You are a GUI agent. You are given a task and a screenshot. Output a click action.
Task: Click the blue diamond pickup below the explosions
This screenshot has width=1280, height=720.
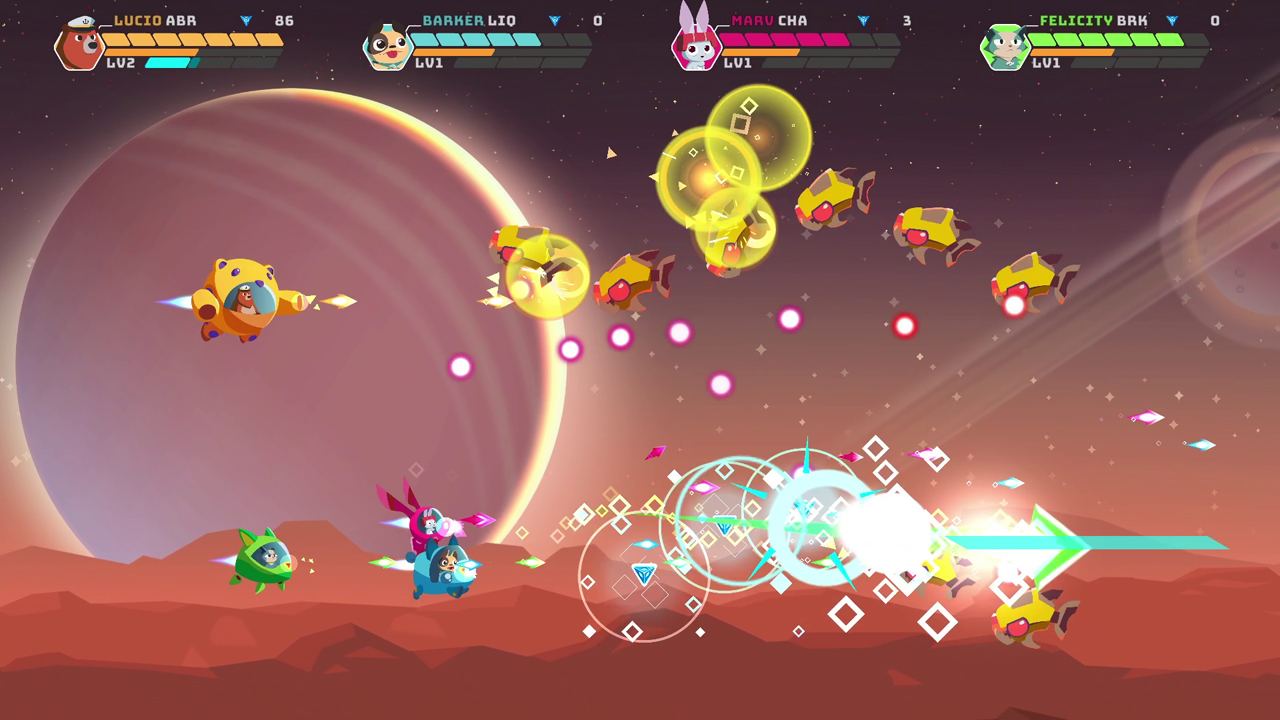(x=644, y=573)
